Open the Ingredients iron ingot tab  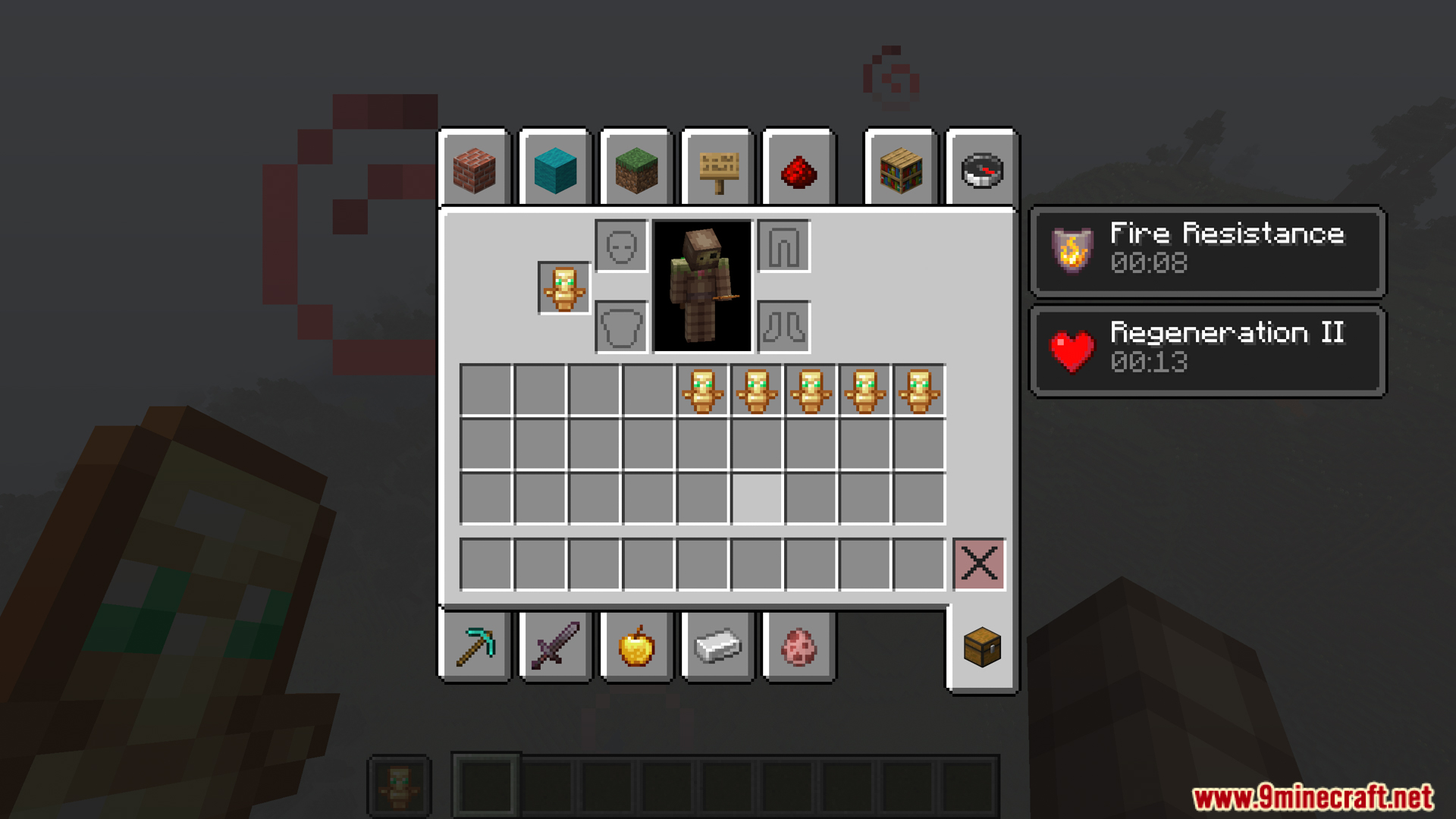click(716, 648)
